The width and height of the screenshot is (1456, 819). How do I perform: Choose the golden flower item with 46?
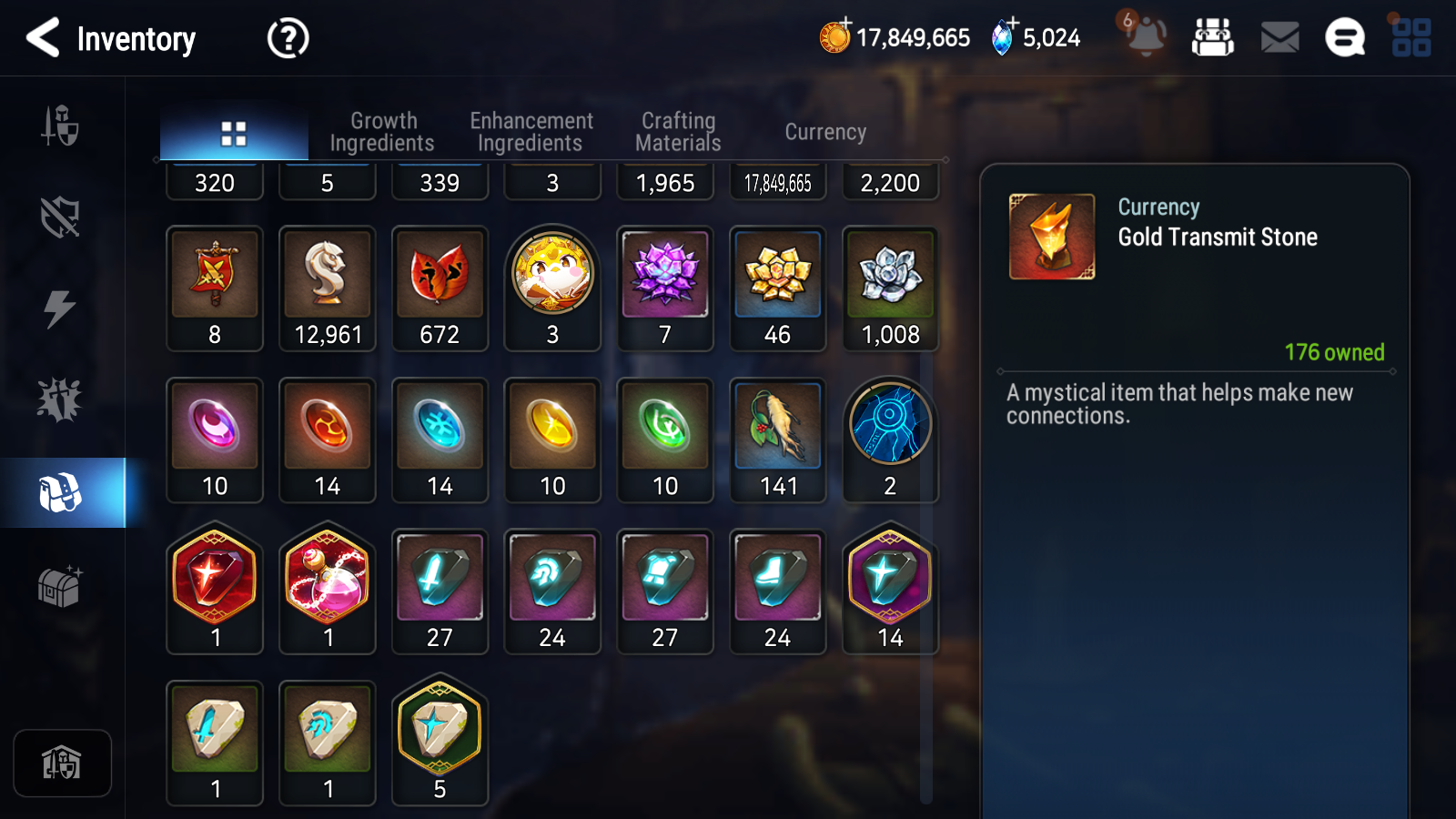click(778, 288)
